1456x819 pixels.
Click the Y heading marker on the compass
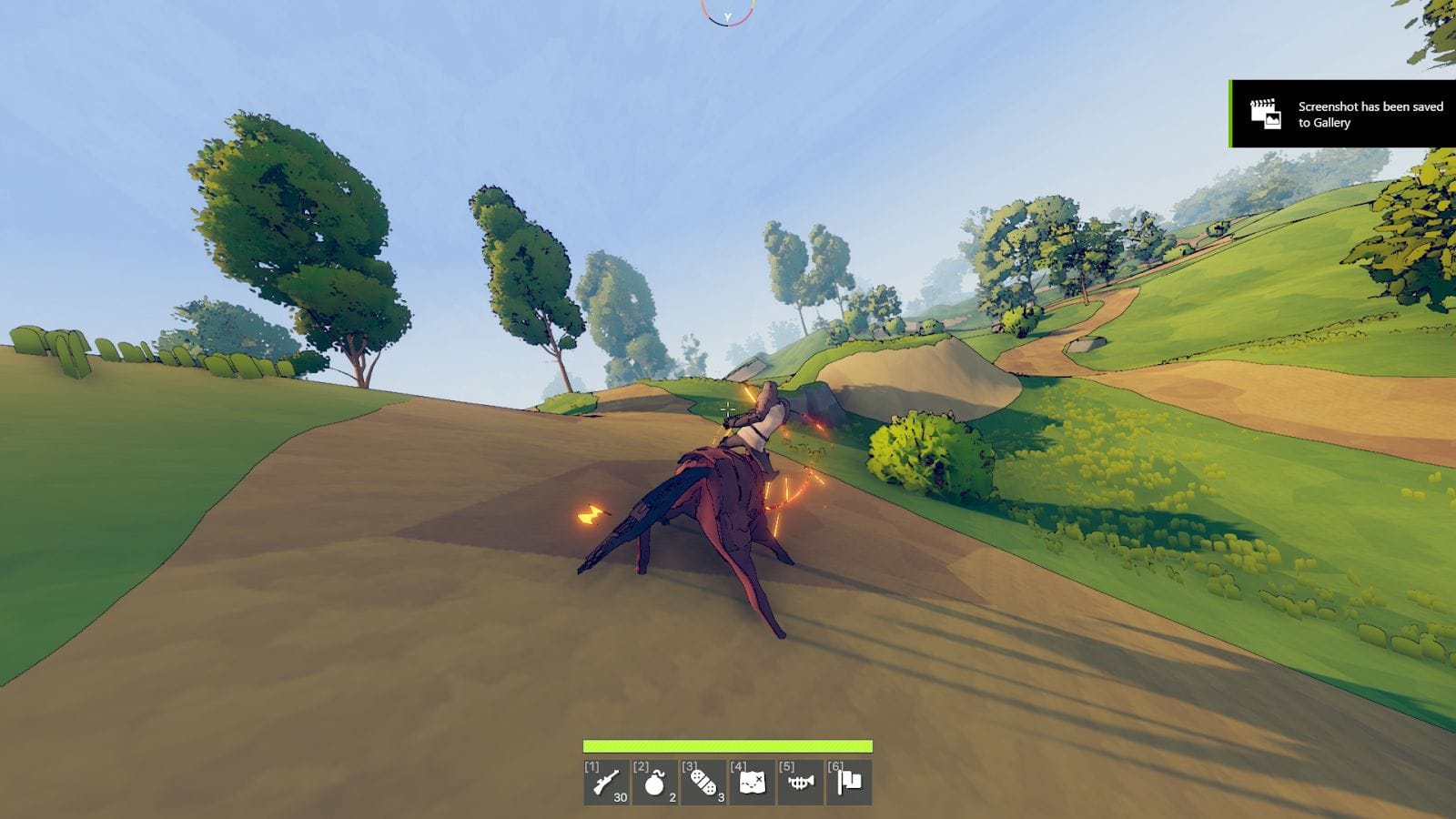click(726, 15)
